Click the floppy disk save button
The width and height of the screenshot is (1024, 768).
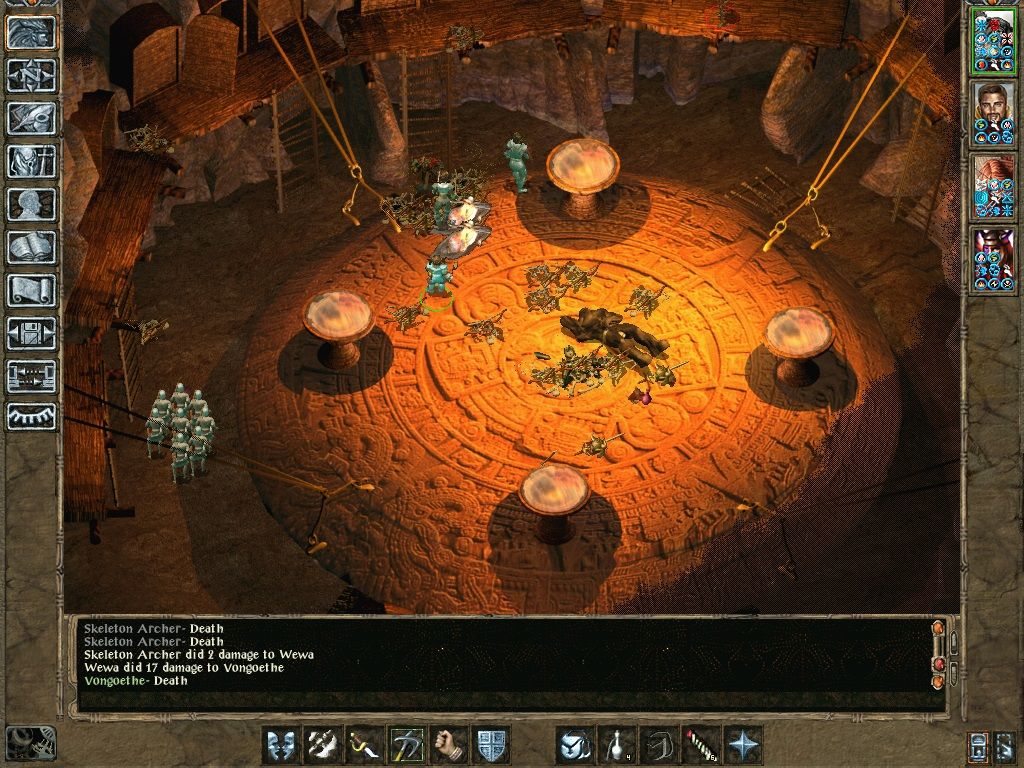coord(31,333)
